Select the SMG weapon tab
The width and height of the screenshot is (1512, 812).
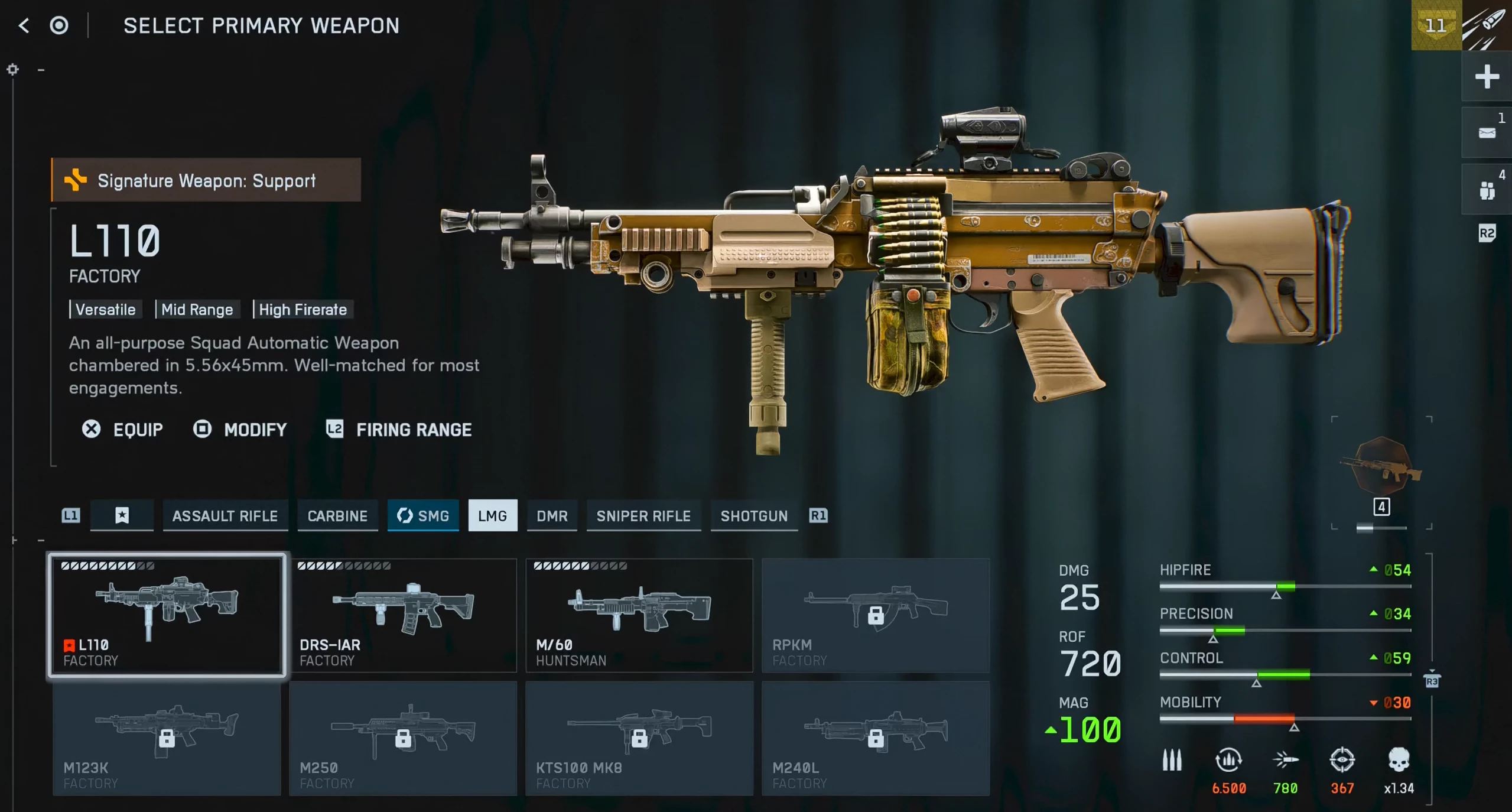[x=423, y=516]
